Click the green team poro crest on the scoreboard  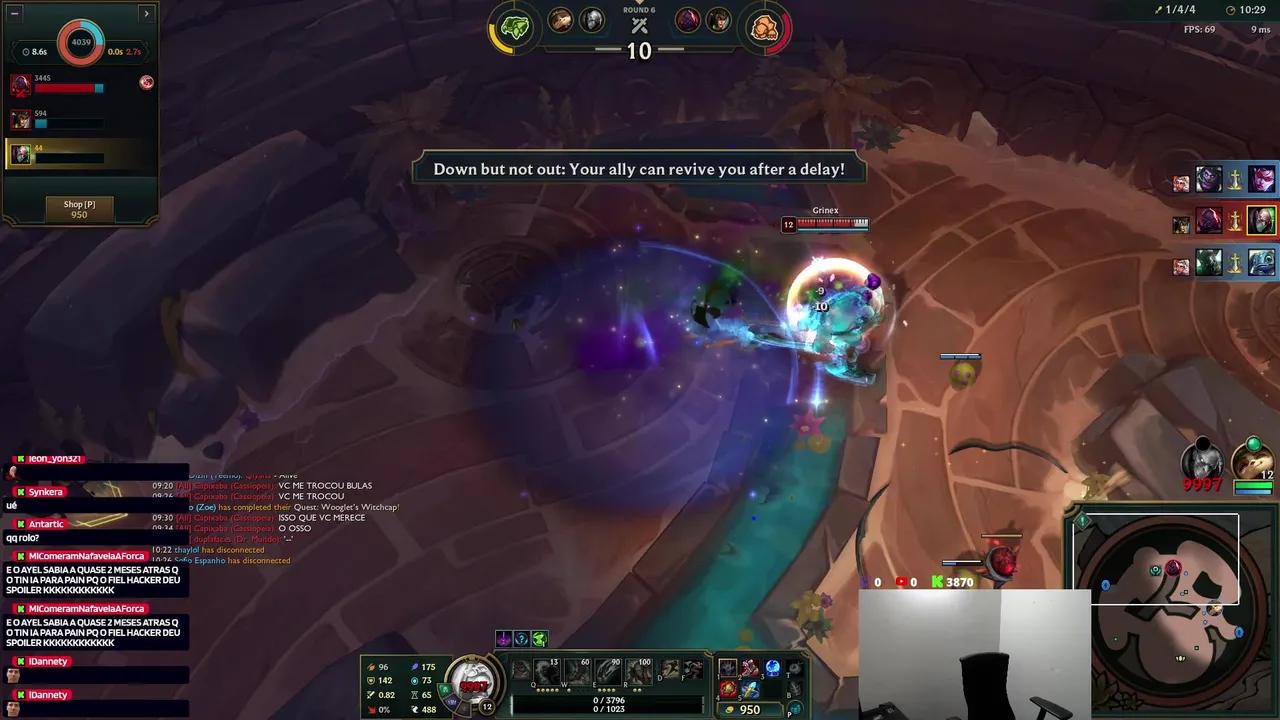512,27
